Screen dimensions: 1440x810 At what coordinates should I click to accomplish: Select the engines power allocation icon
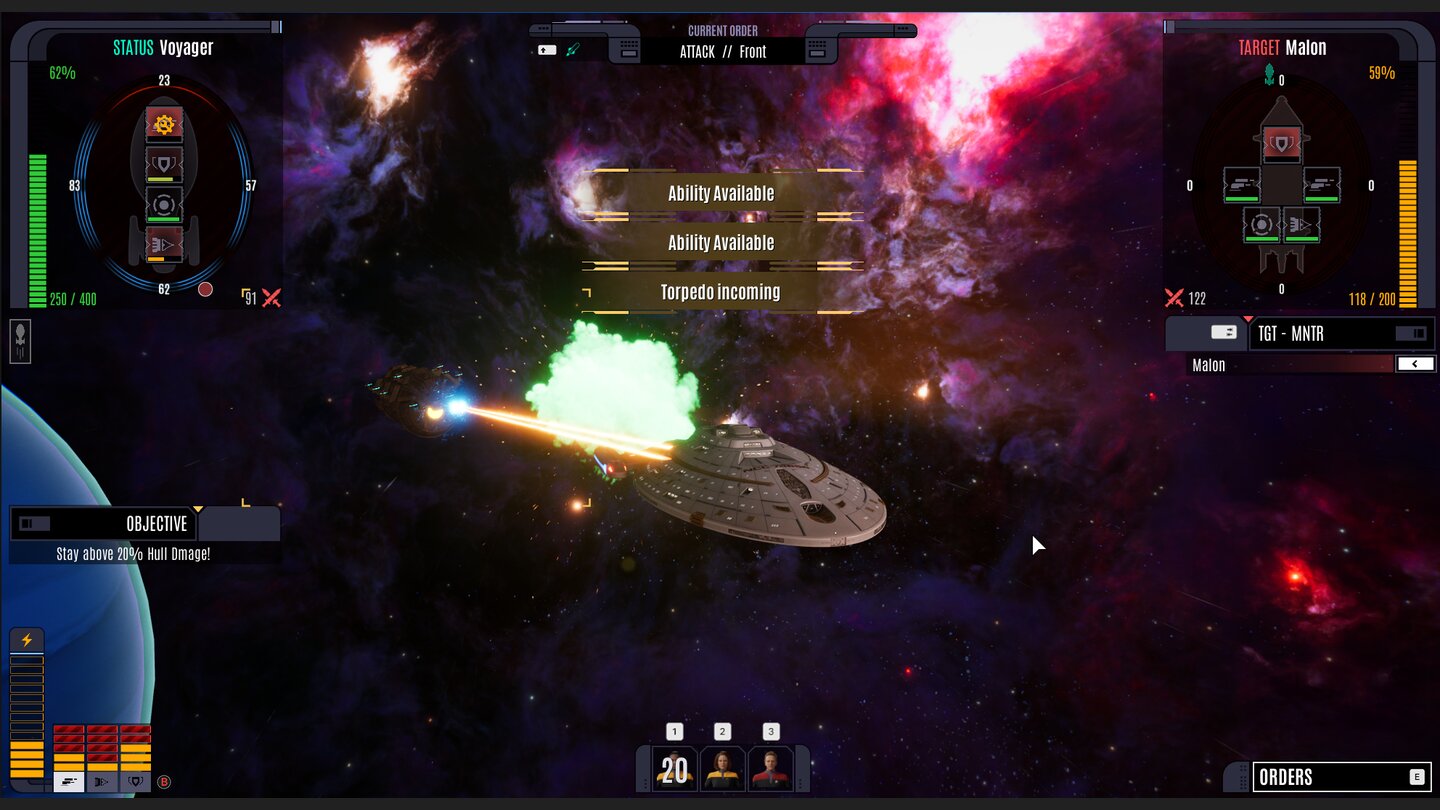102,782
